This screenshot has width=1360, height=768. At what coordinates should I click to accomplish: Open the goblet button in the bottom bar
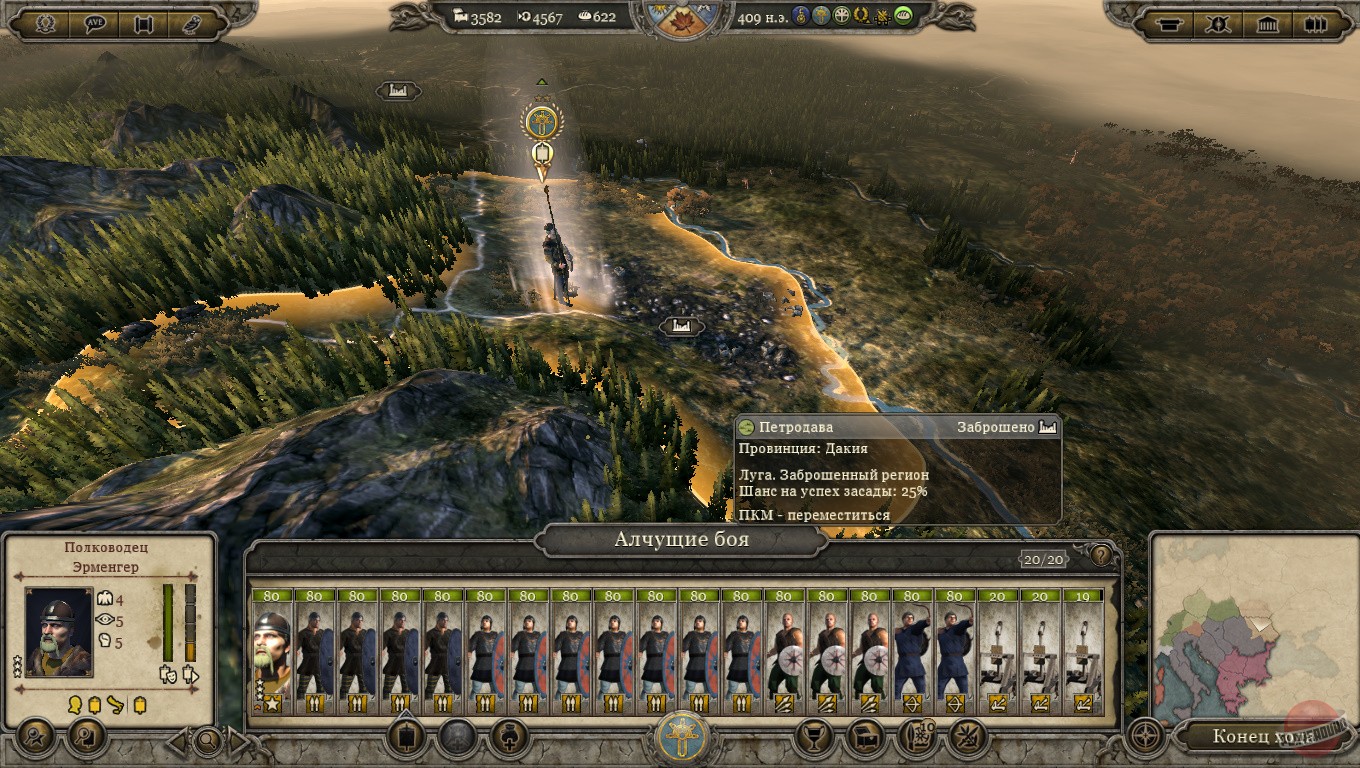tap(814, 738)
